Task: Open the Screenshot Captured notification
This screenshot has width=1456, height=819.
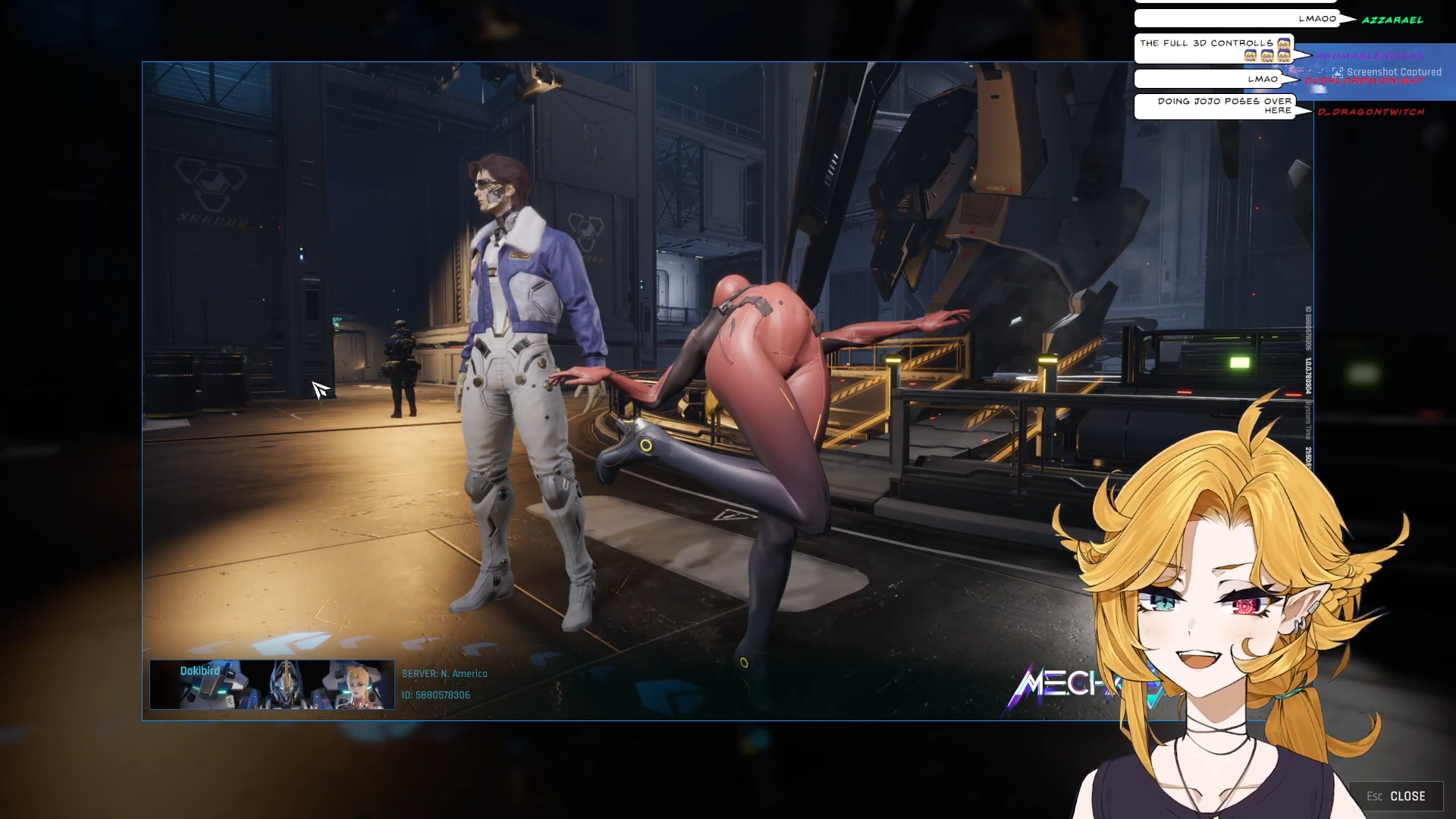Action: 1386,72
